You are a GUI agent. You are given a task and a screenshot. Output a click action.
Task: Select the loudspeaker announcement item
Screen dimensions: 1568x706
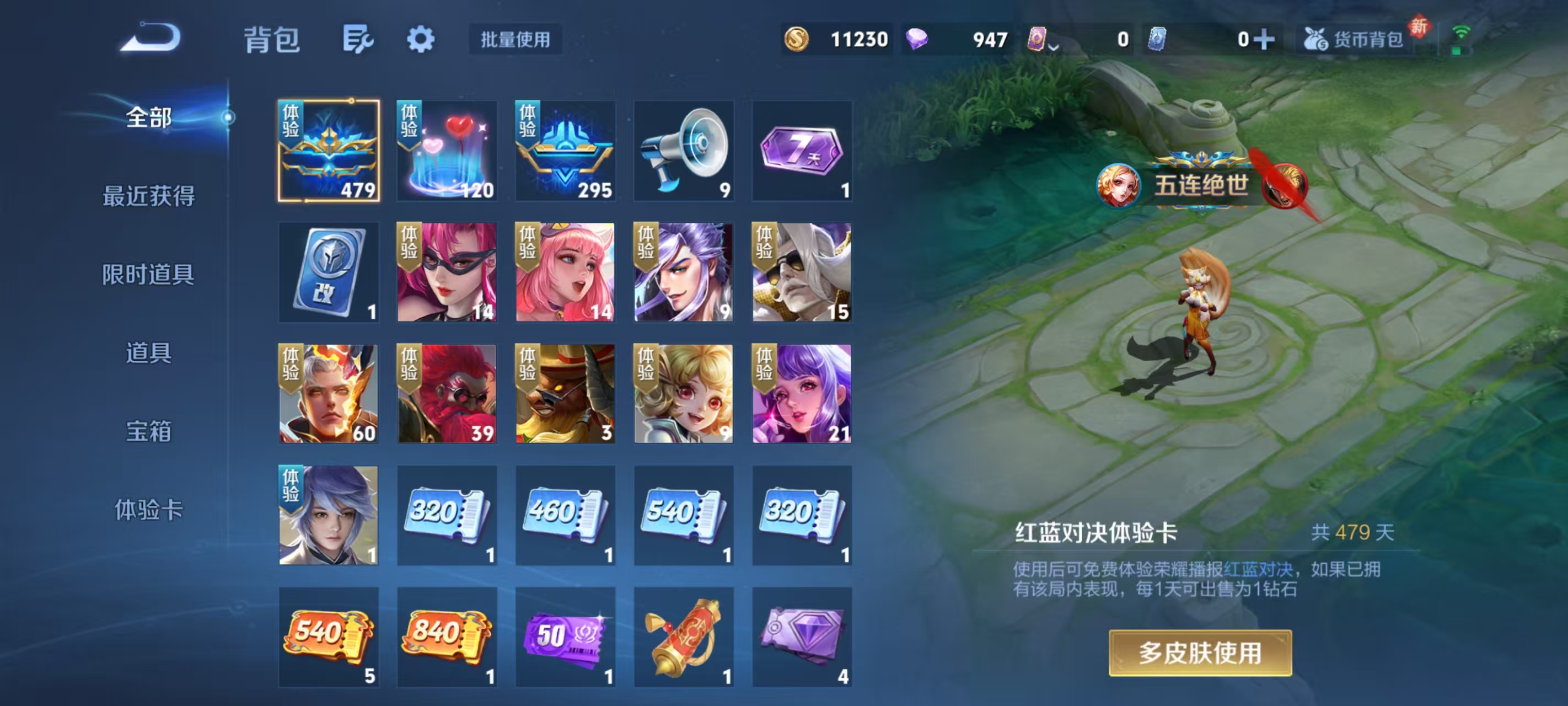click(683, 151)
